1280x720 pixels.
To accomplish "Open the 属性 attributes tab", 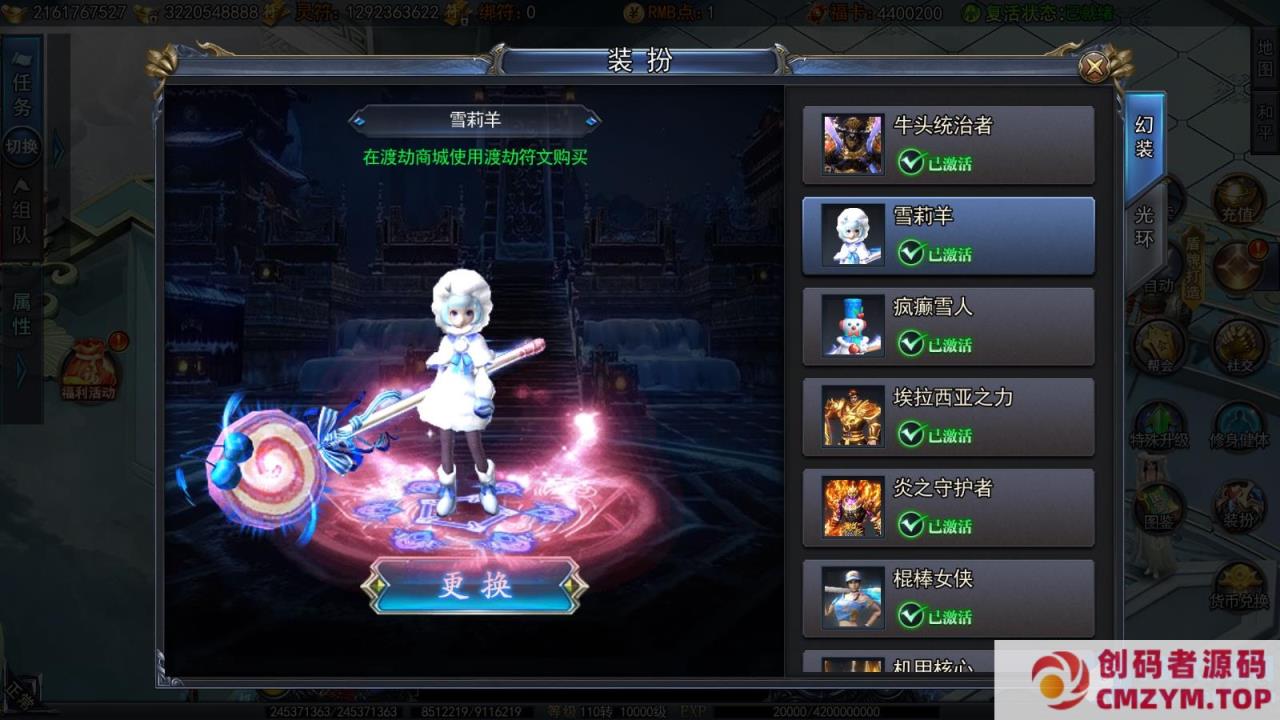I will click(22, 312).
